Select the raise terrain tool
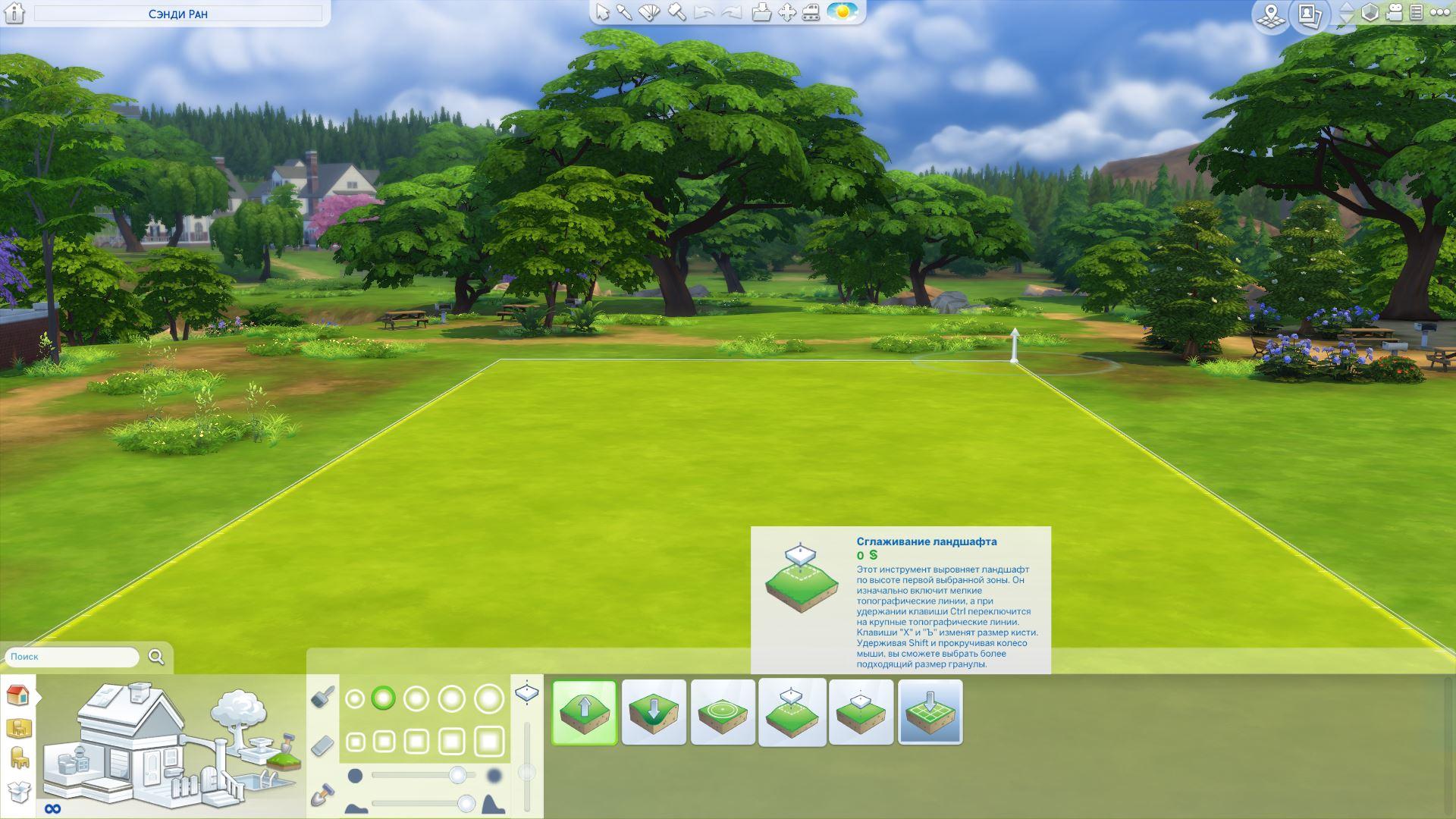Image resolution: width=1456 pixels, height=819 pixels. pyautogui.click(x=584, y=712)
